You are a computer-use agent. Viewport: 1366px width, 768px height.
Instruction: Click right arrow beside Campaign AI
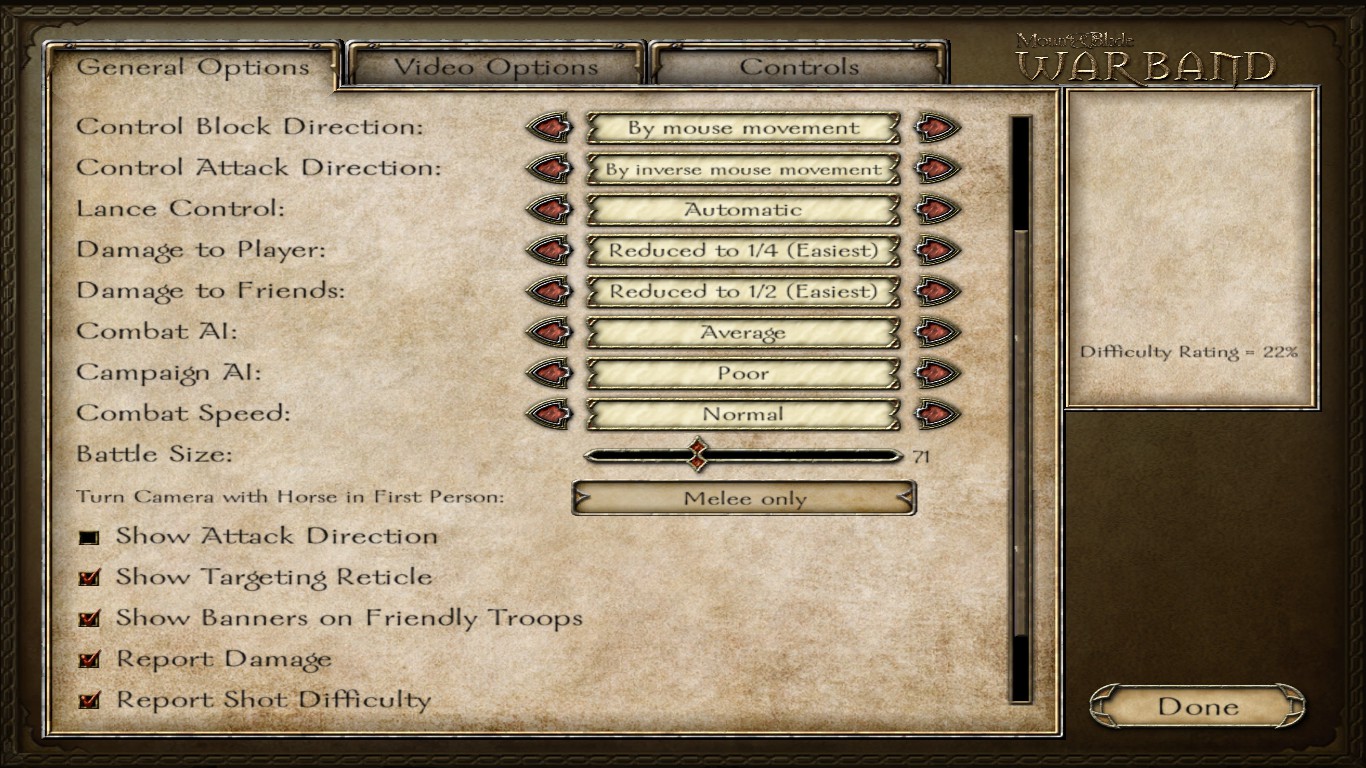pos(937,374)
